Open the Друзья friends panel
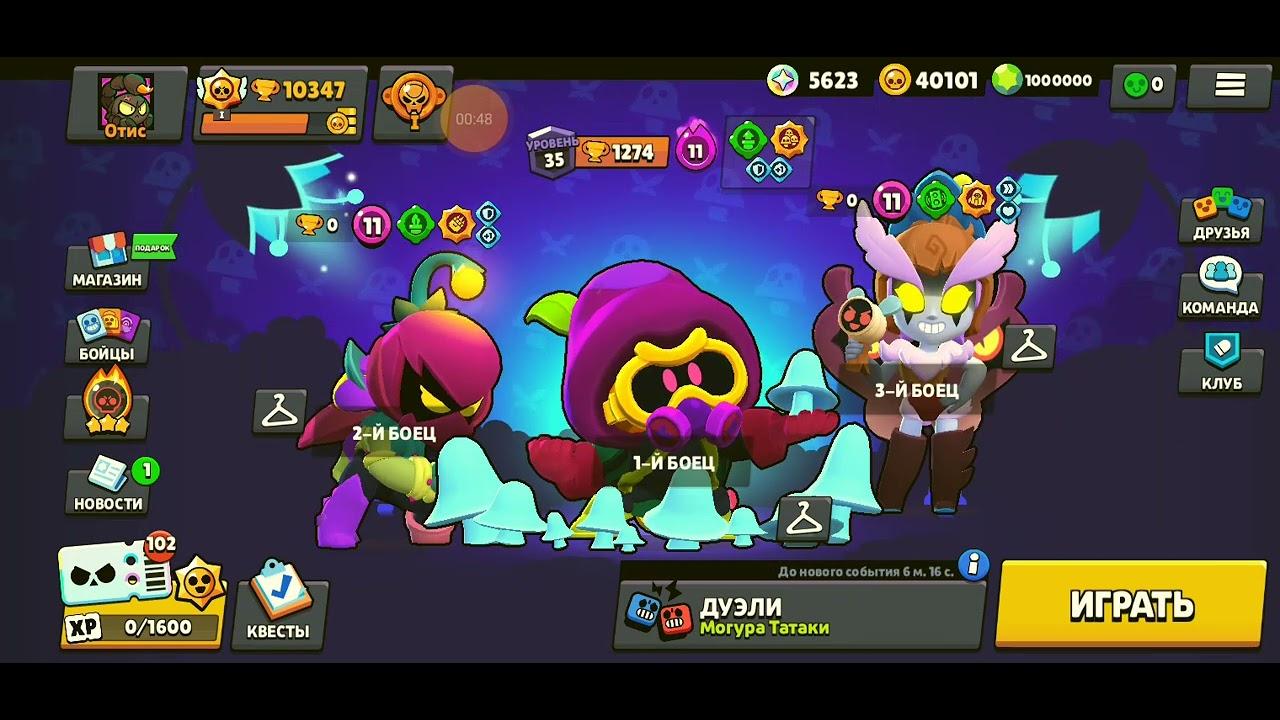1280x720 pixels. point(1223,220)
